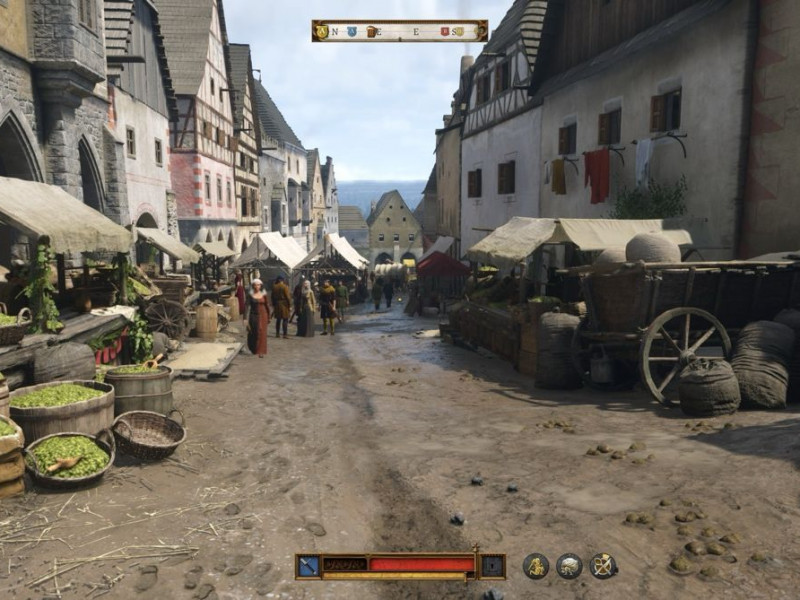Select the blue shield marker on the compass
Image resolution: width=800 pixels, height=600 pixels.
coord(350,31)
